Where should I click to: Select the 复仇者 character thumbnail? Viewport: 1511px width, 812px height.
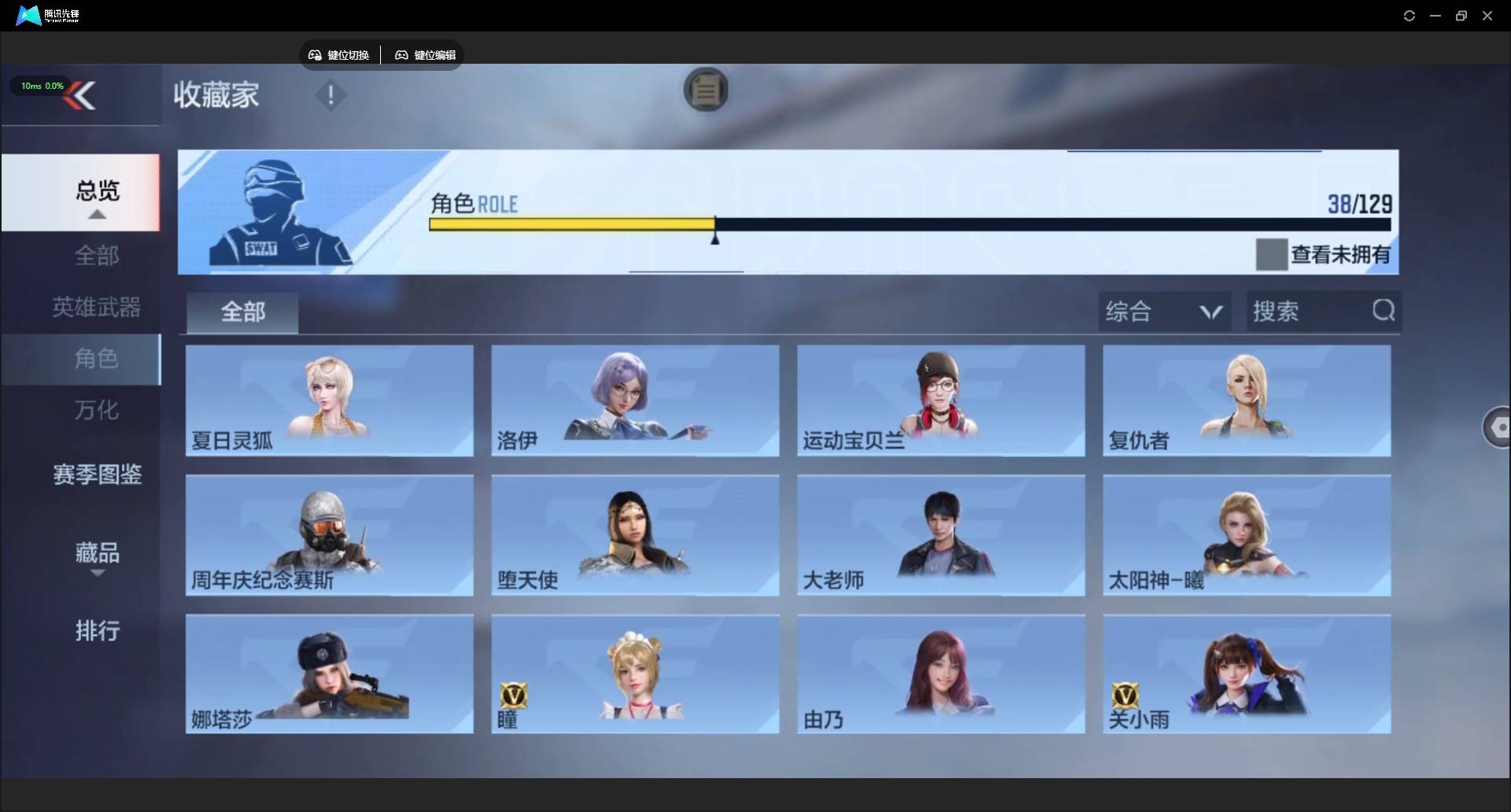(x=1247, y=400)
